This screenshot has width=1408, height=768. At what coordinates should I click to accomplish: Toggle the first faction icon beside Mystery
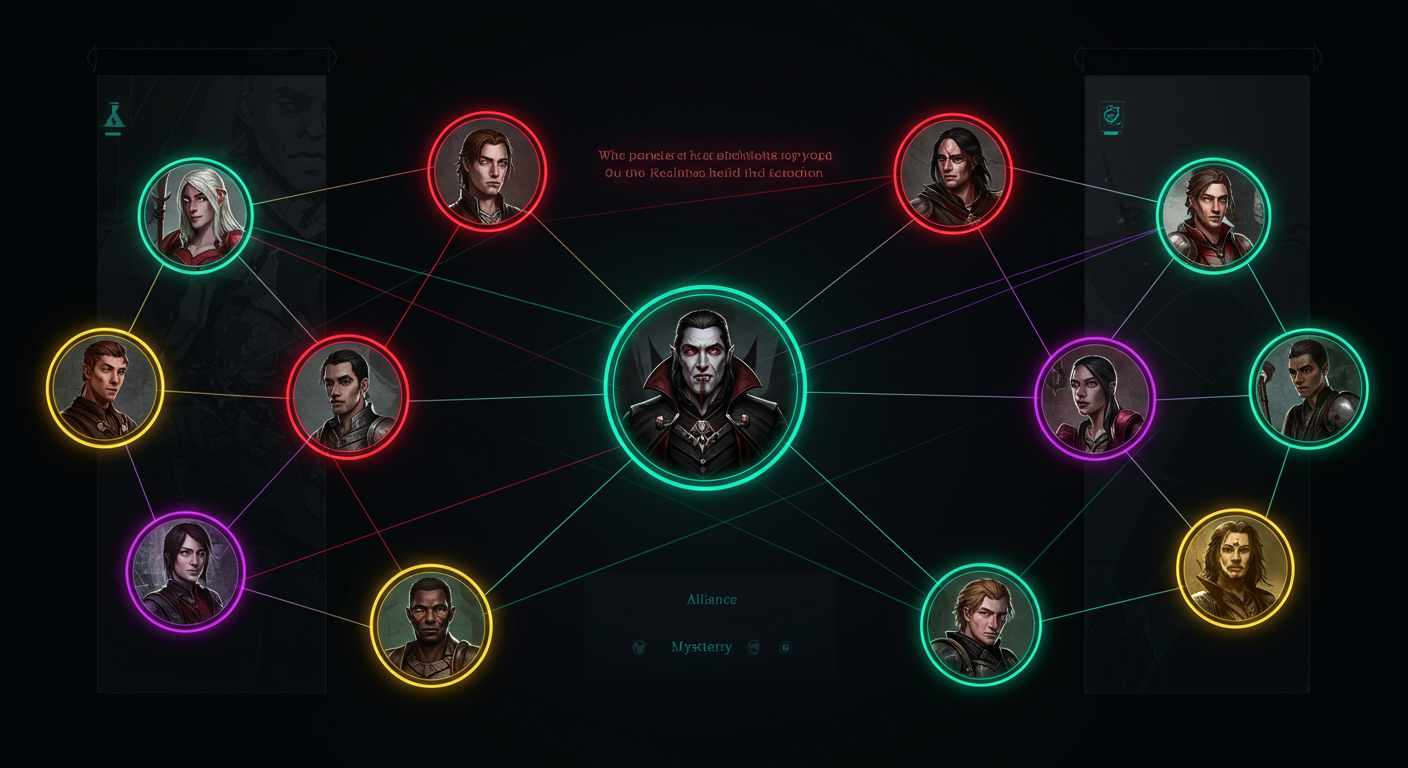pos(639,647)
